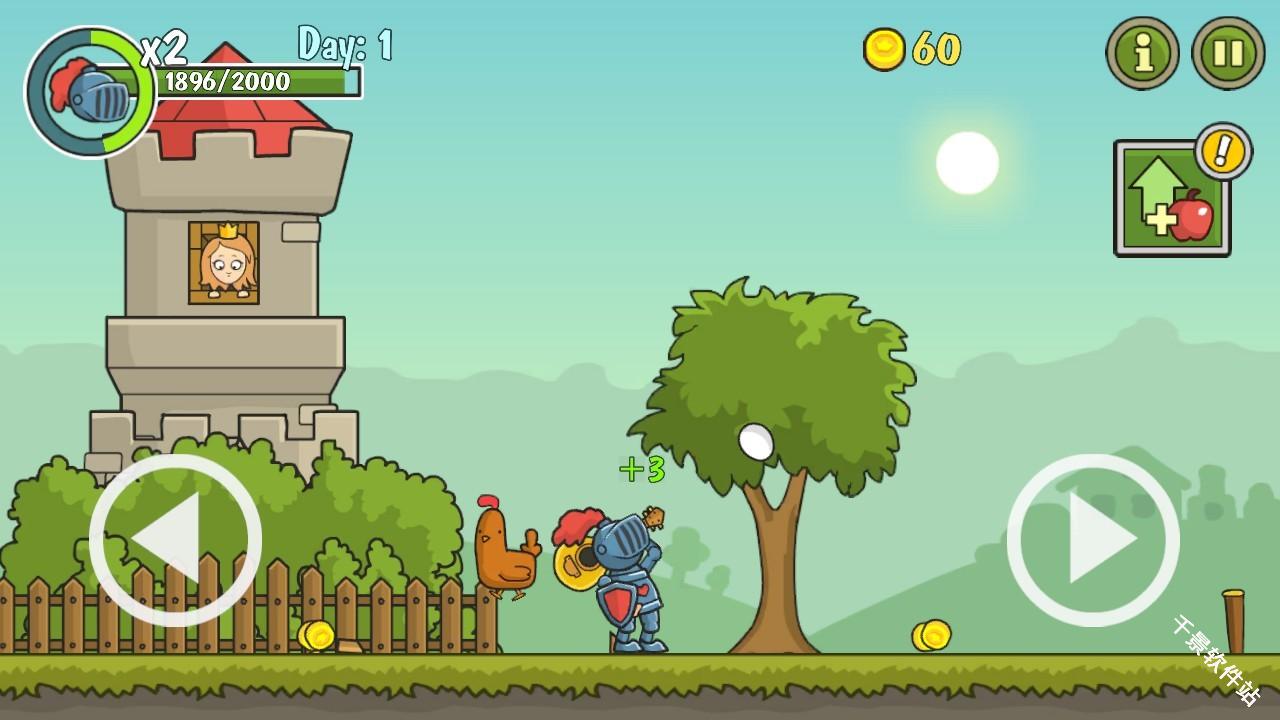Pause the game
Screen dimensions: 1280x720
click(1228, 53)
